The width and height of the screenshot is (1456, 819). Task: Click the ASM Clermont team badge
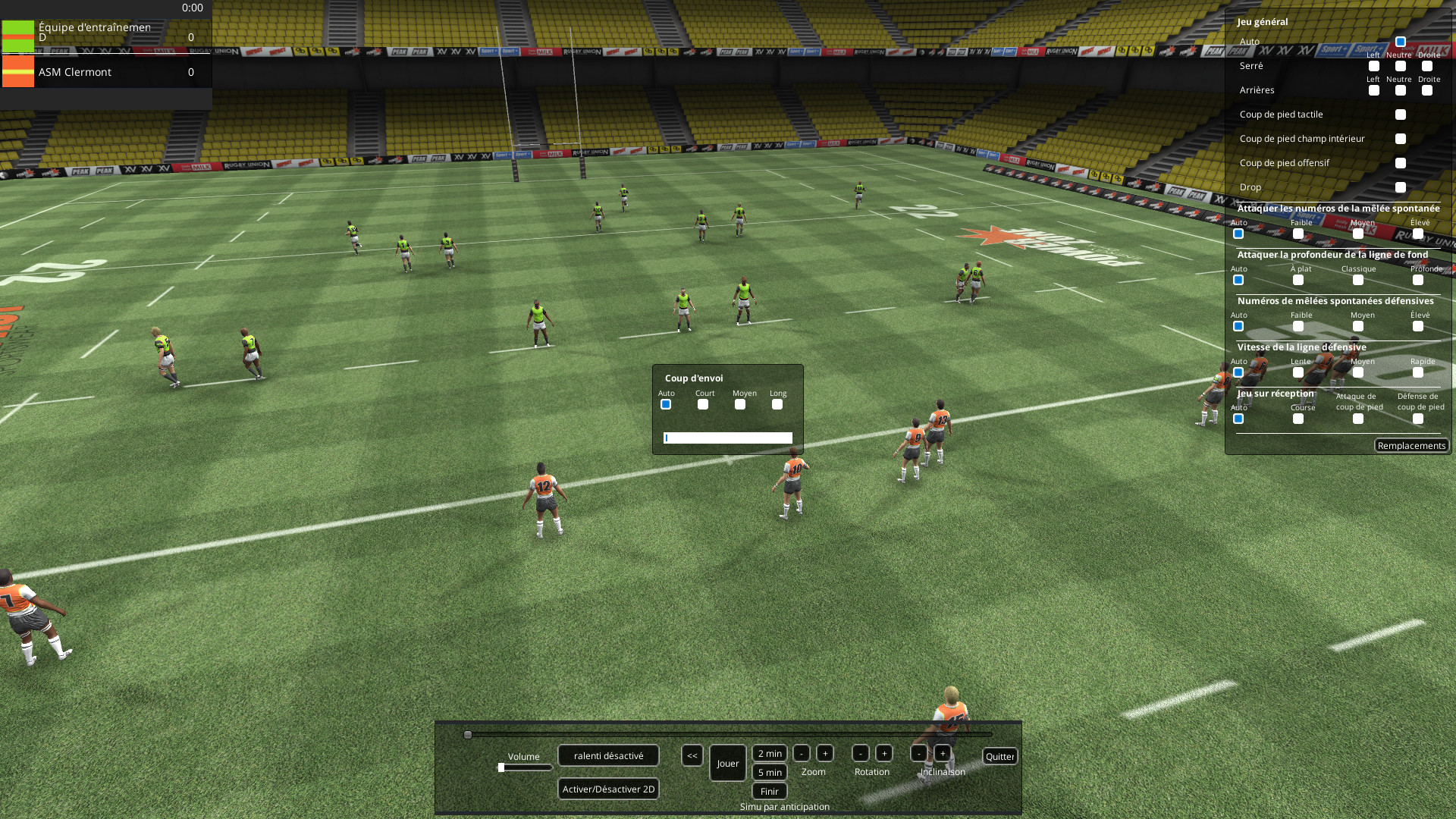[17, 72]
